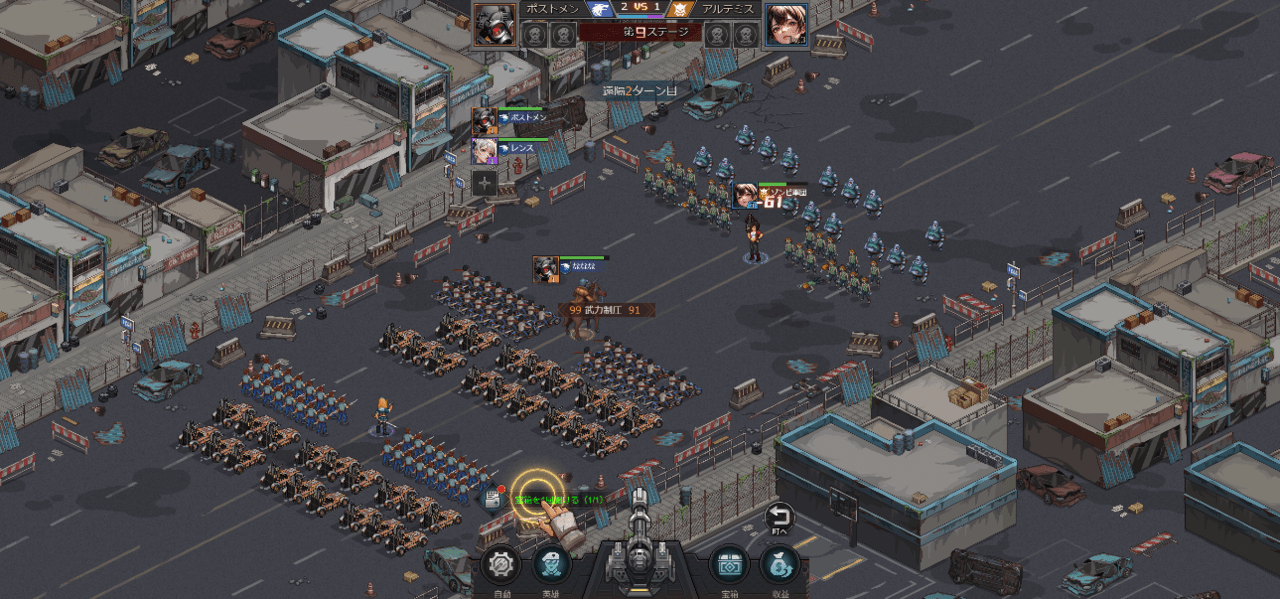Open the quest note with red dot
The image size is (1280, 599).
(x=491, y=499)
